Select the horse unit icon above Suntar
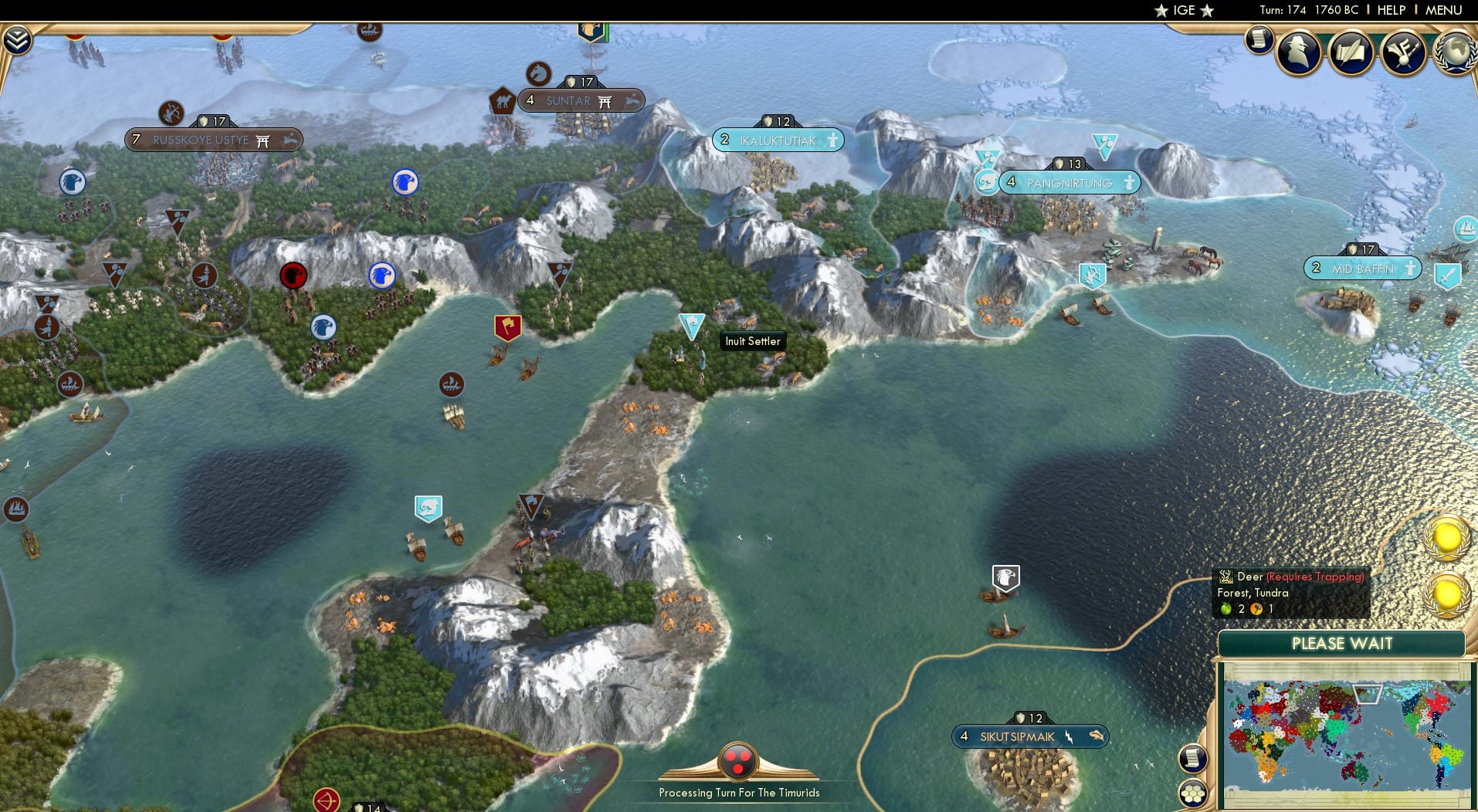The image size is (1478, 812). click(x=539, y=74)
